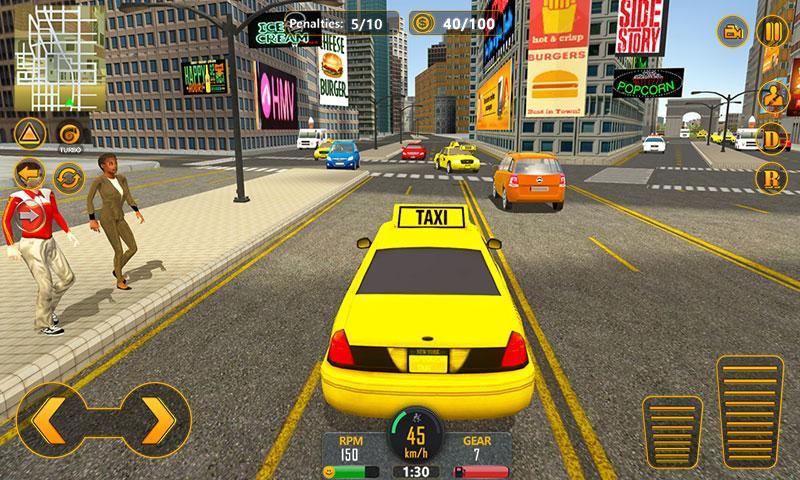Steer right with the right arrow
Screen dimensions: 800x480
click(155, 417)
